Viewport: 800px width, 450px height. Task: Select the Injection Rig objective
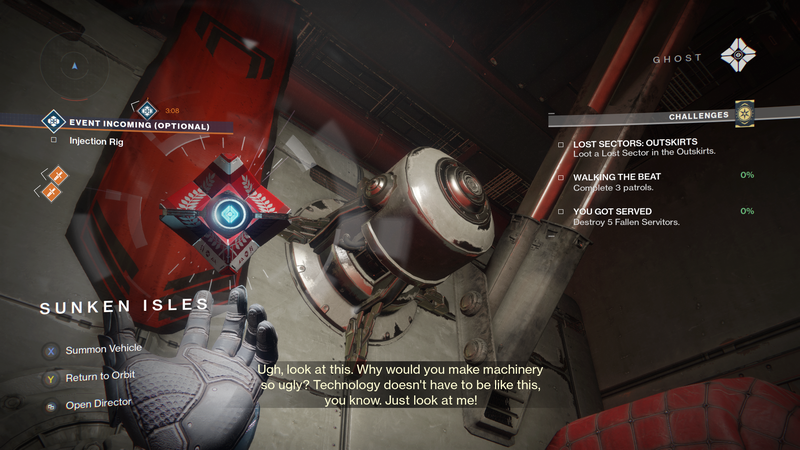coord(95,141)
